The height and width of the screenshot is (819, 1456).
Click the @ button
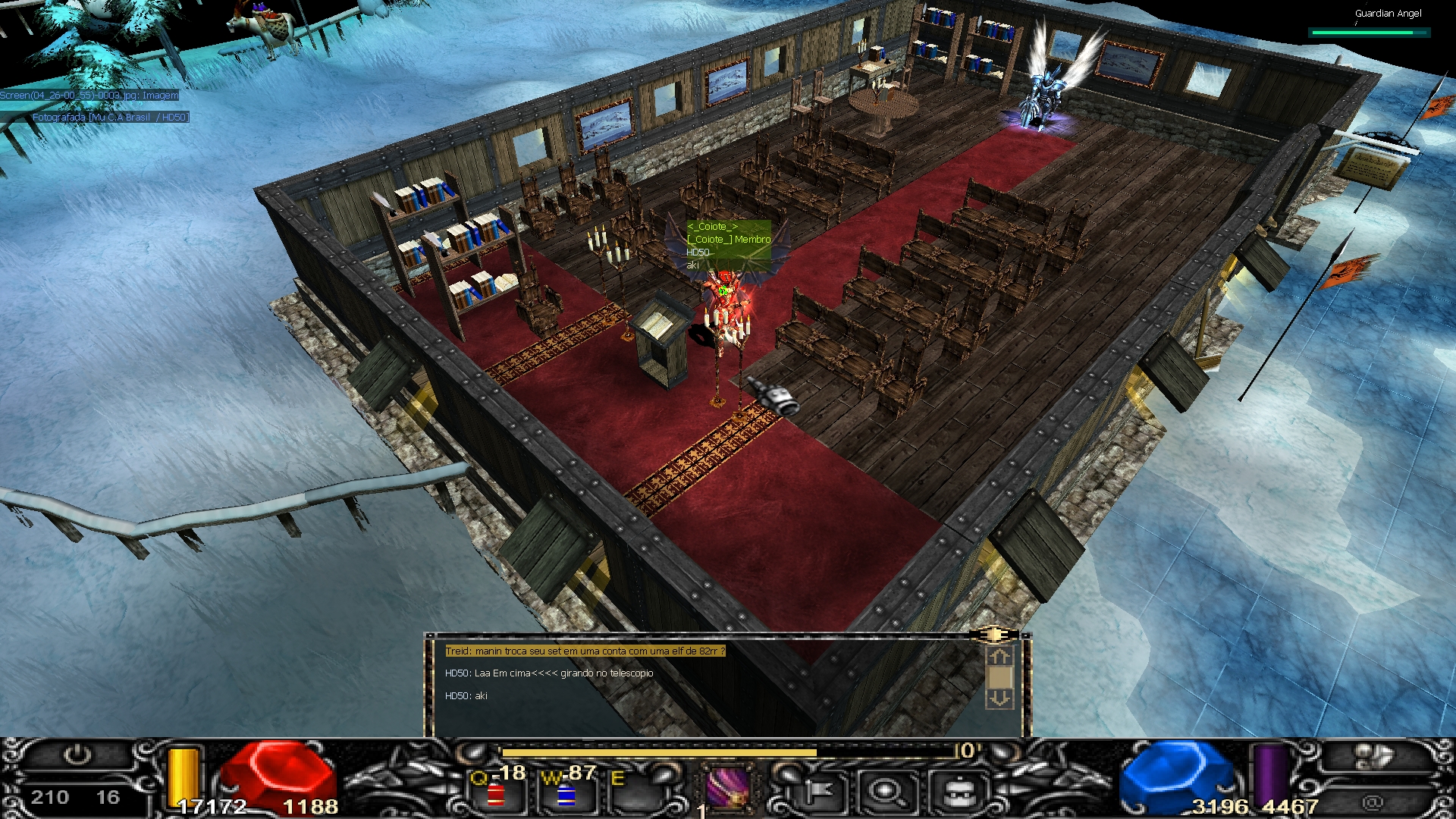click(x=1372, y=802)
